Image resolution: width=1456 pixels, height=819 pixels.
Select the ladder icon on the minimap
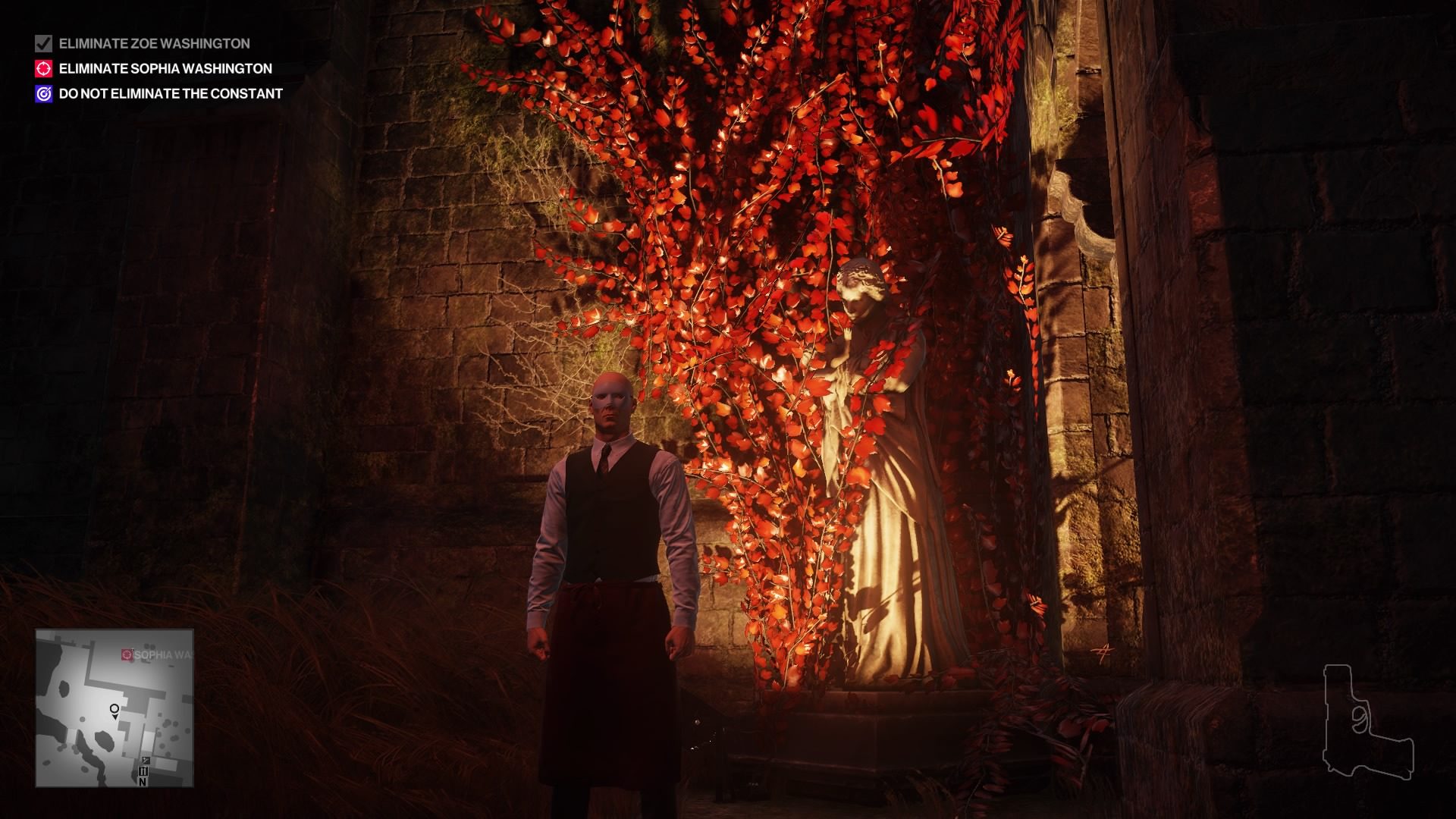coord(143,770)
